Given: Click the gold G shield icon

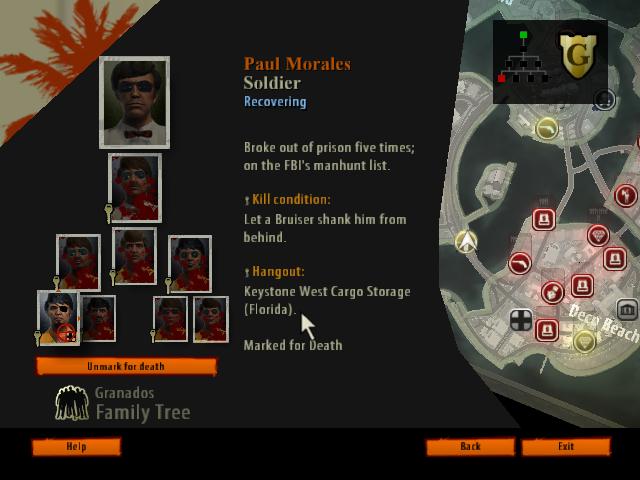Looking at the screenshot, I should [576, 59].
